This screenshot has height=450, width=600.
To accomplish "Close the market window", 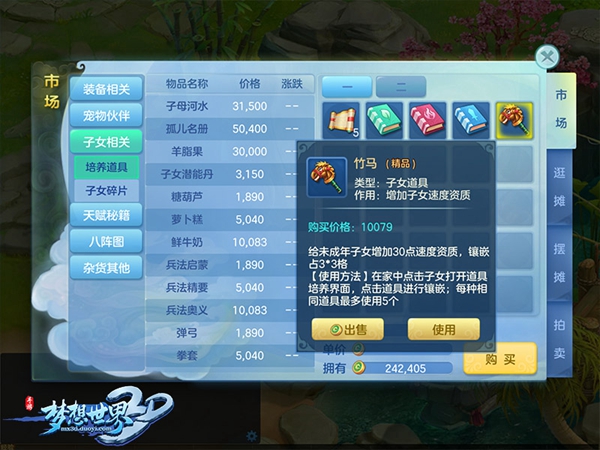I will 547,57.
